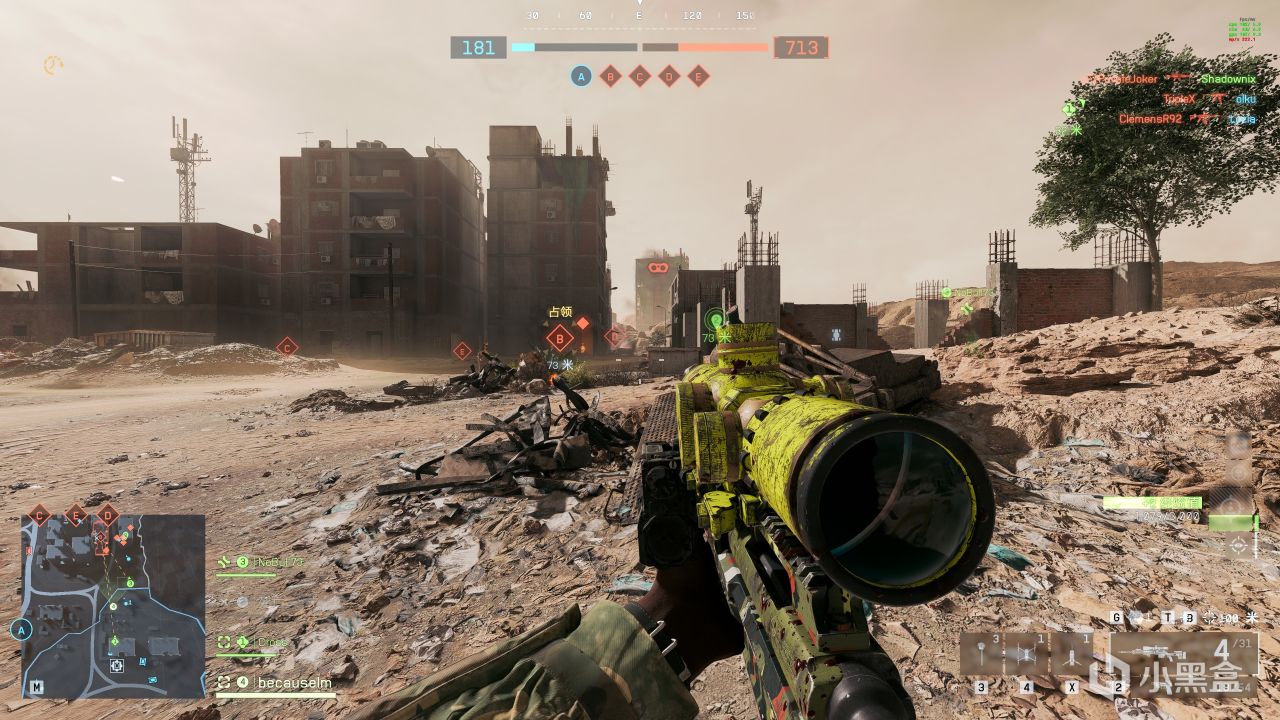This screenshot has width=1280, height=720.
Task: Open the minimap
Action: pyautogui.click(x=113, y=605)
